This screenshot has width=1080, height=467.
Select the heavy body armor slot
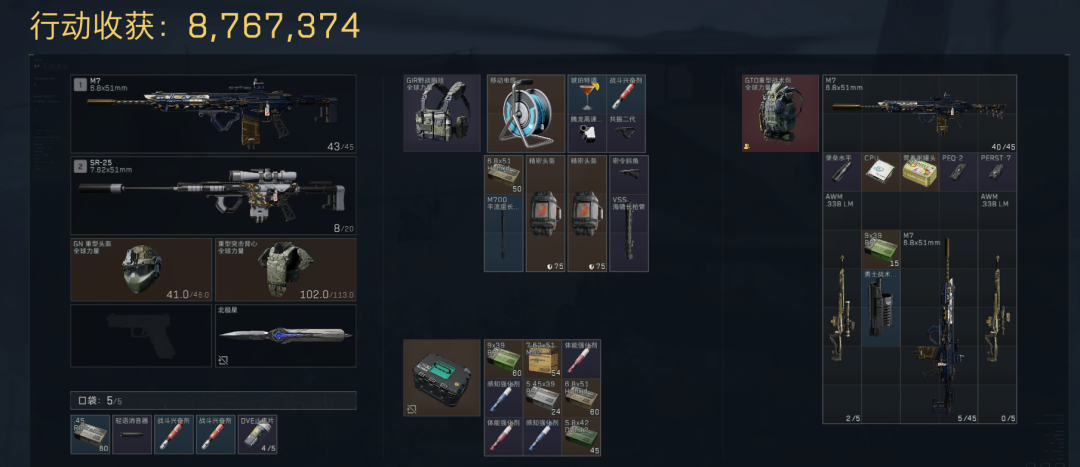pyautogui.click(x=285, y=268)
